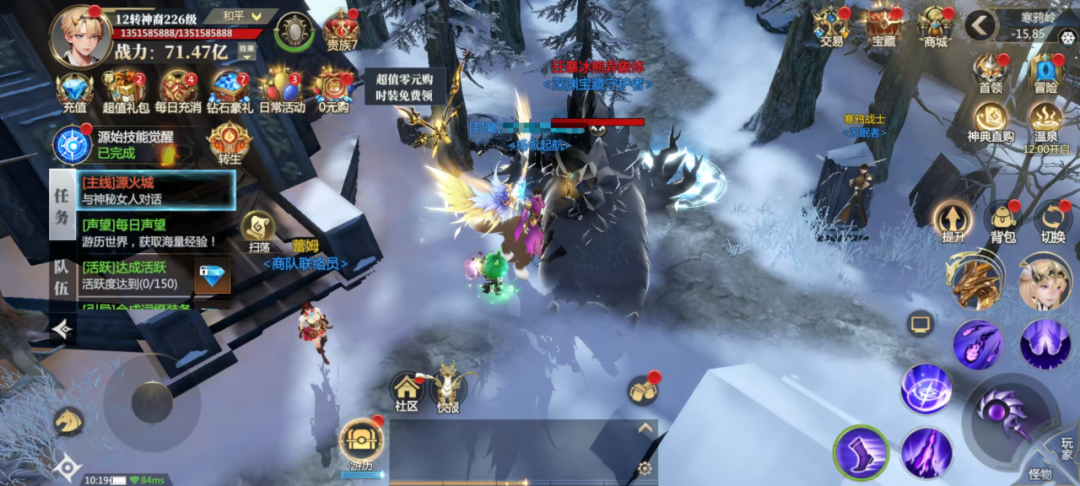Open the 商城 shop

[x=935, y=24]
